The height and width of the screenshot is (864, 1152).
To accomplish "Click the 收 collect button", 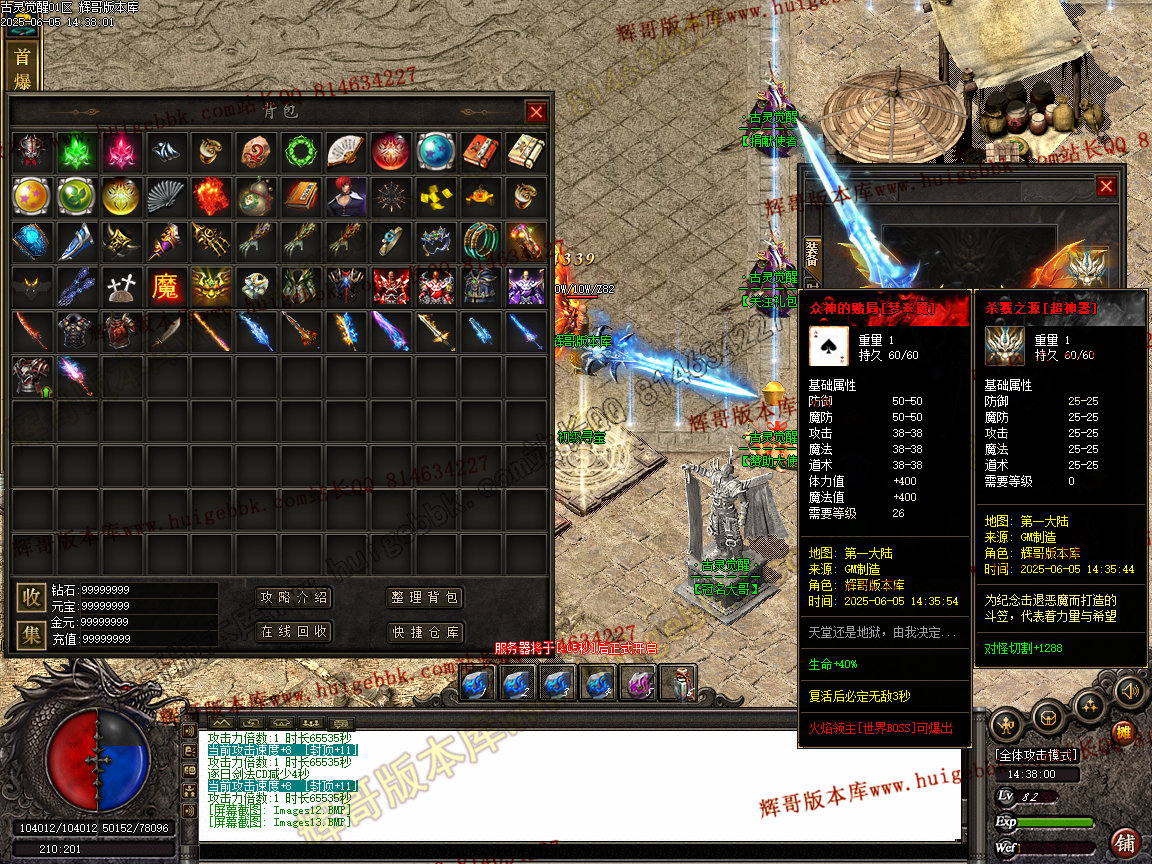I will click(x=31, y=598).
